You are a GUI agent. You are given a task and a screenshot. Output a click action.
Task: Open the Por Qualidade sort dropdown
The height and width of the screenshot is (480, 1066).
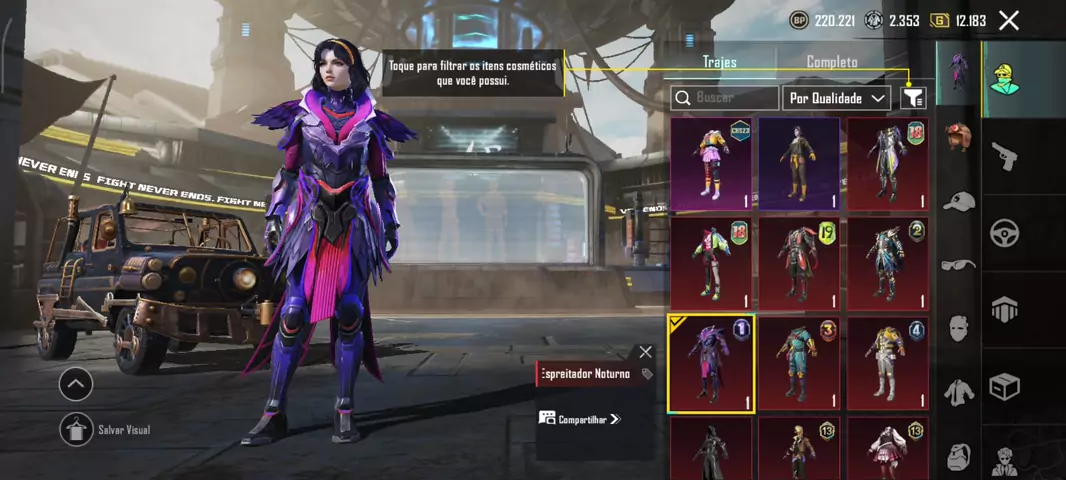tap(837, 98)
